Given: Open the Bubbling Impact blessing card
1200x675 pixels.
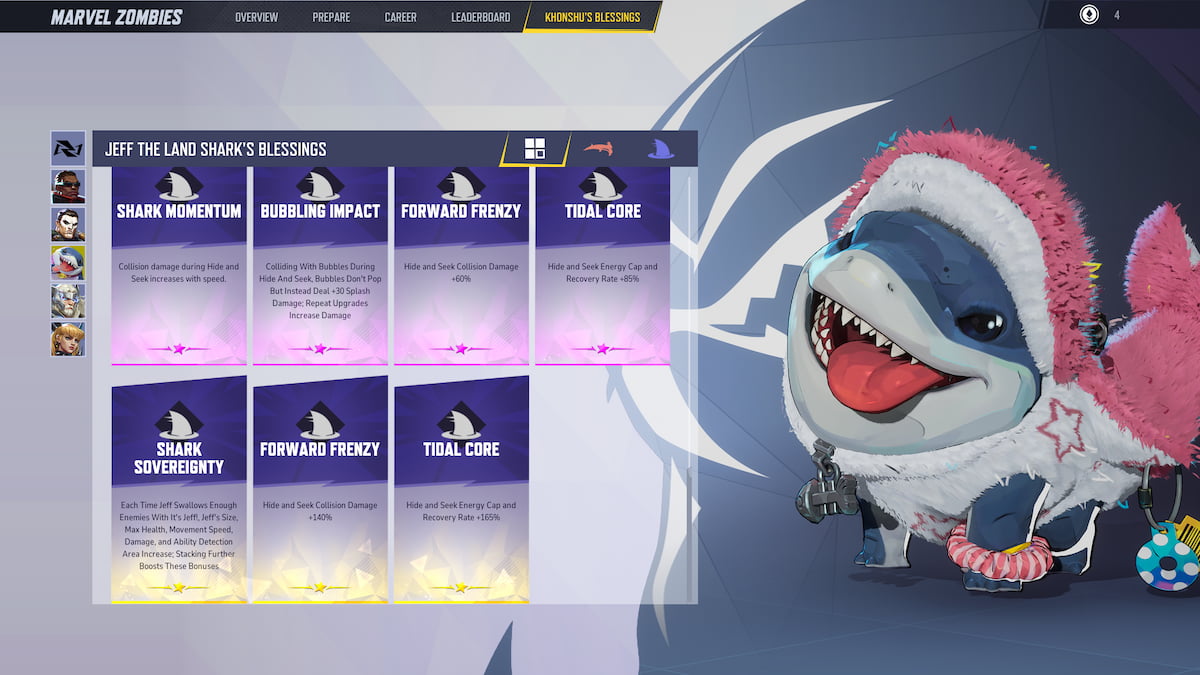Looking at the screenshot, I should (320, 265).
